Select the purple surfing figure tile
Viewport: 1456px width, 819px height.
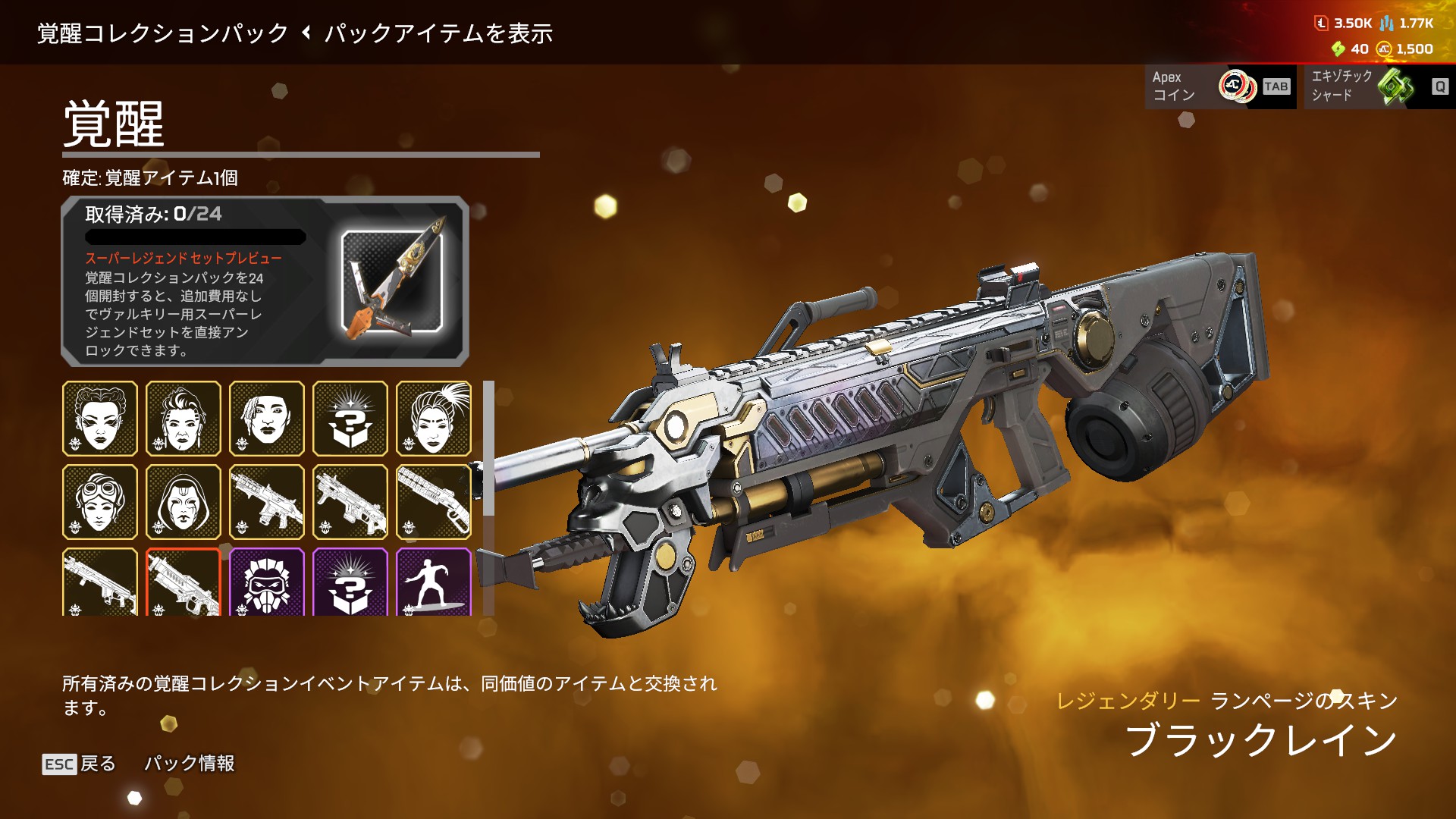coord(434,582)
